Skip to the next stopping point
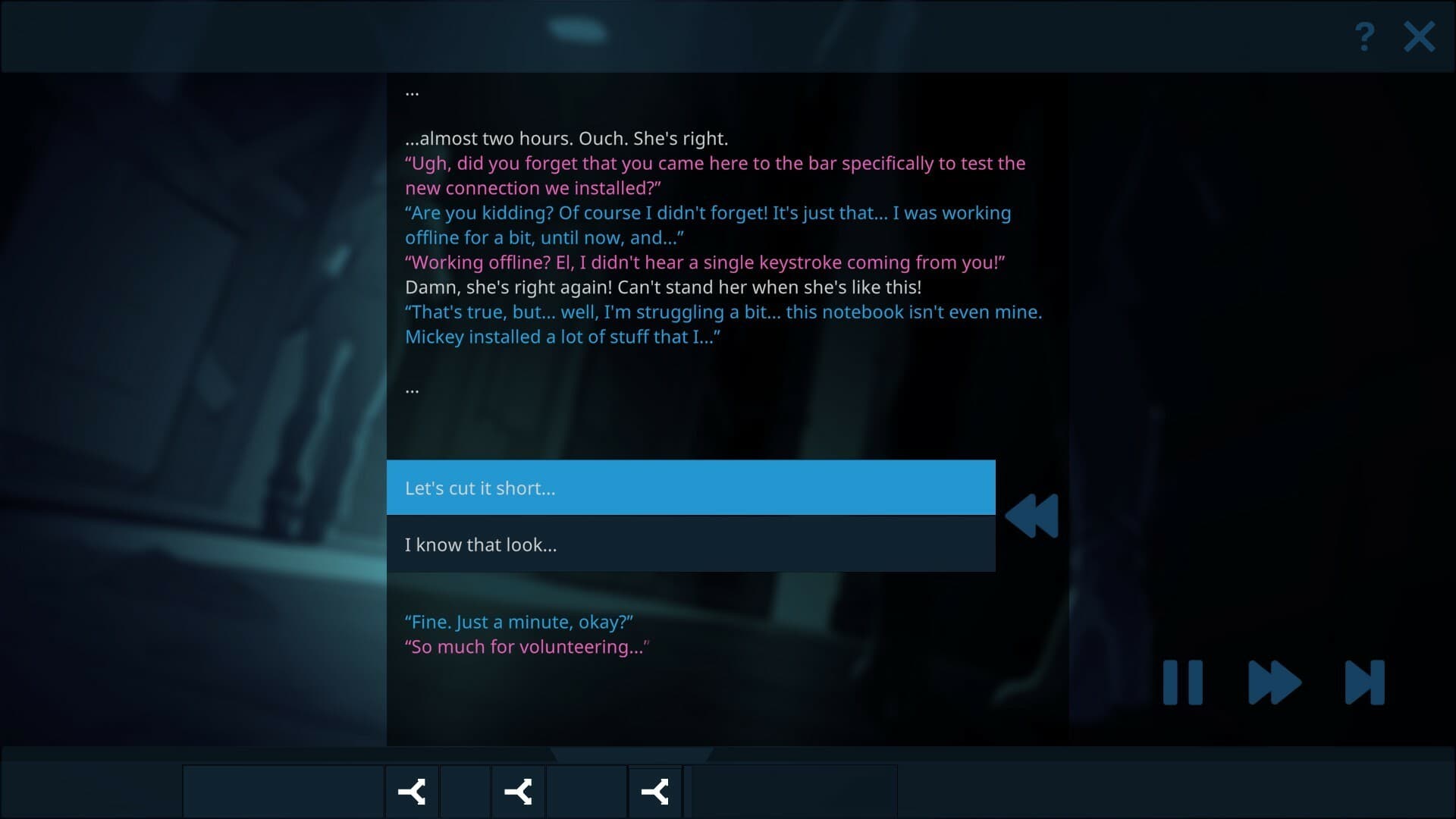 [x=1364, y=682]
